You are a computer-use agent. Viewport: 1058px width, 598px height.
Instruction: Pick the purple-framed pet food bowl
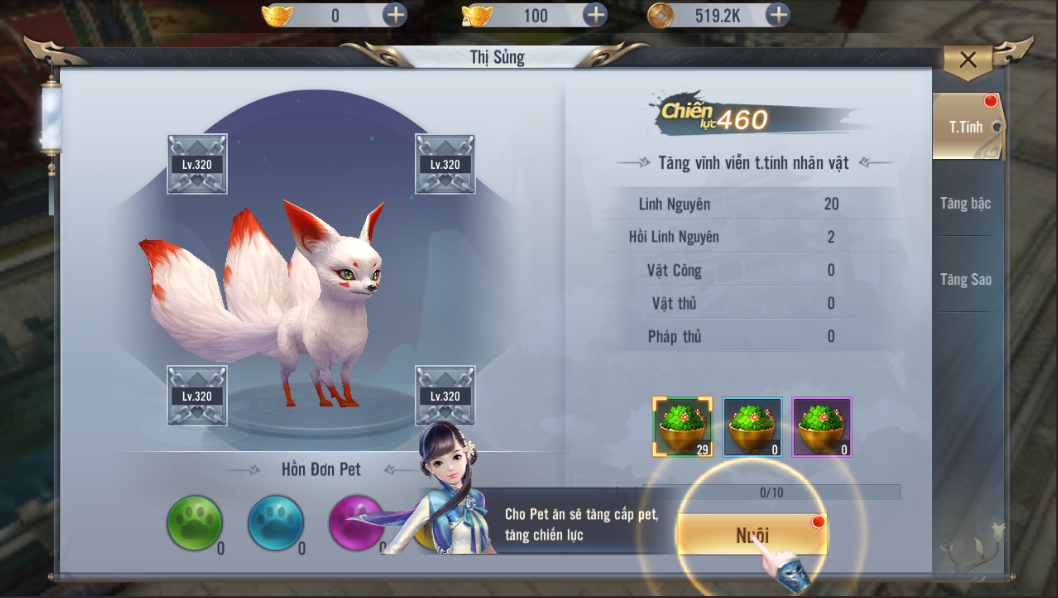coord(821,427)
